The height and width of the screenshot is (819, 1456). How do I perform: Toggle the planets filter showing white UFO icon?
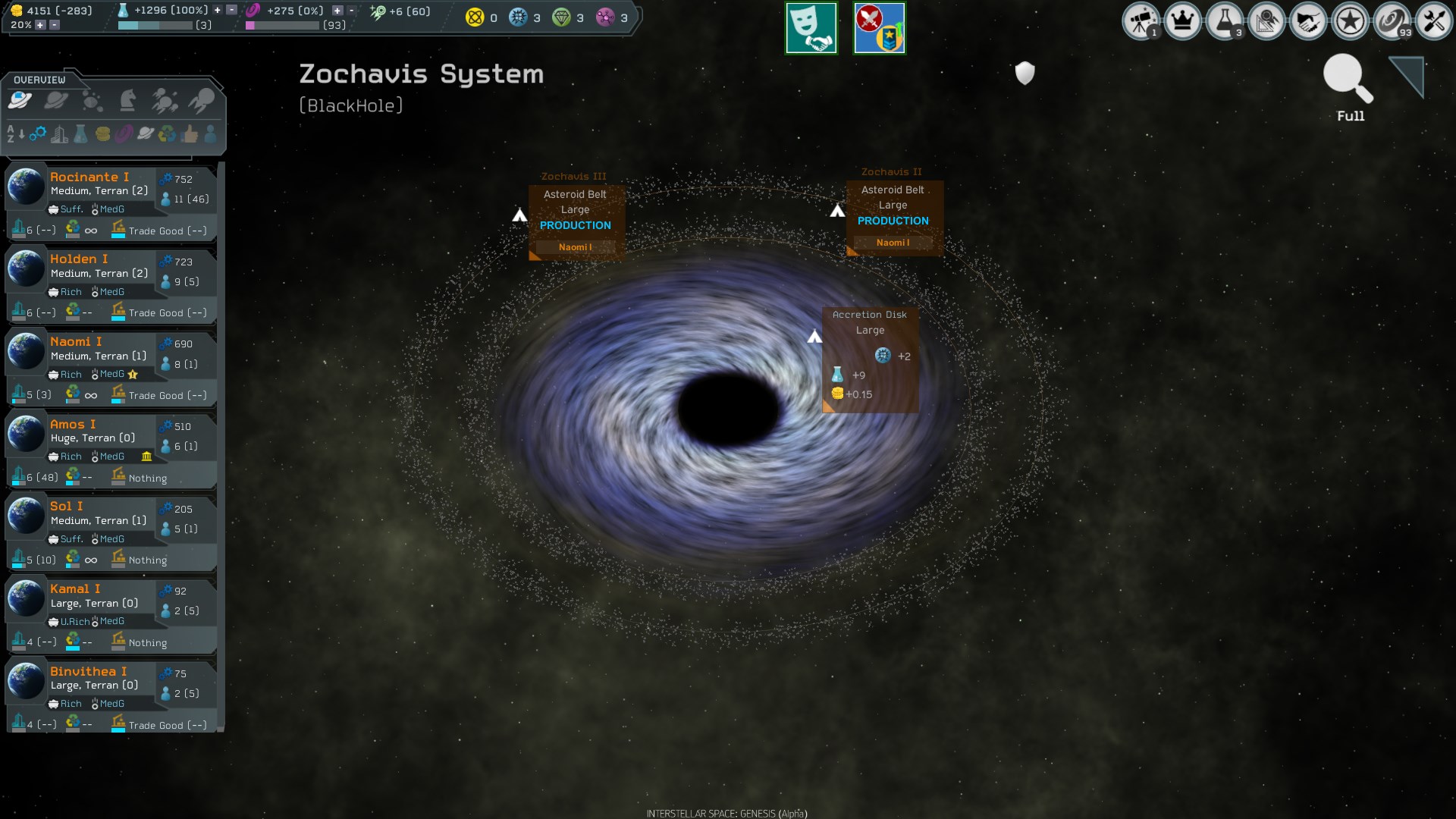click(20, 100)
